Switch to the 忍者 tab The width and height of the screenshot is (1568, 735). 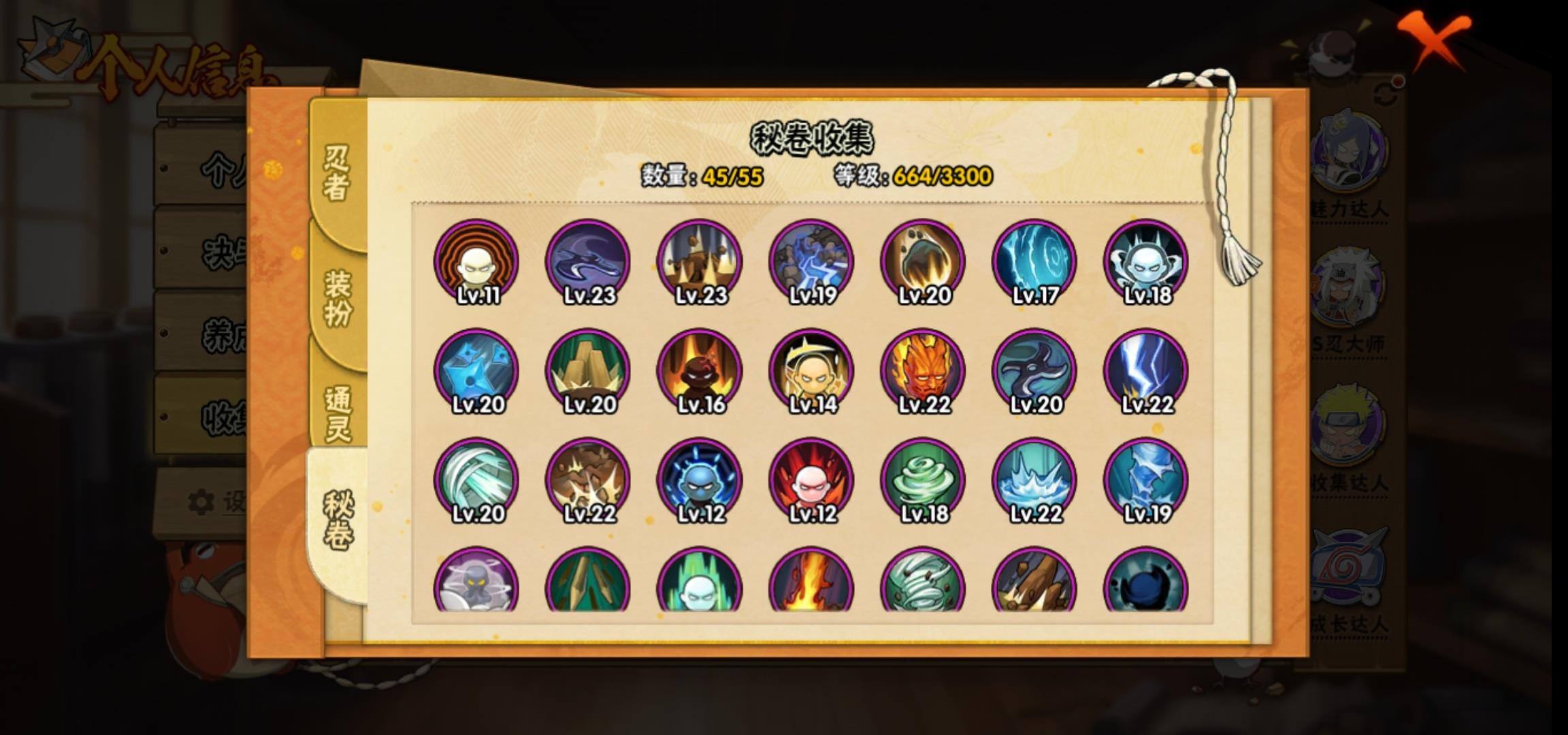tap(338, 173)
